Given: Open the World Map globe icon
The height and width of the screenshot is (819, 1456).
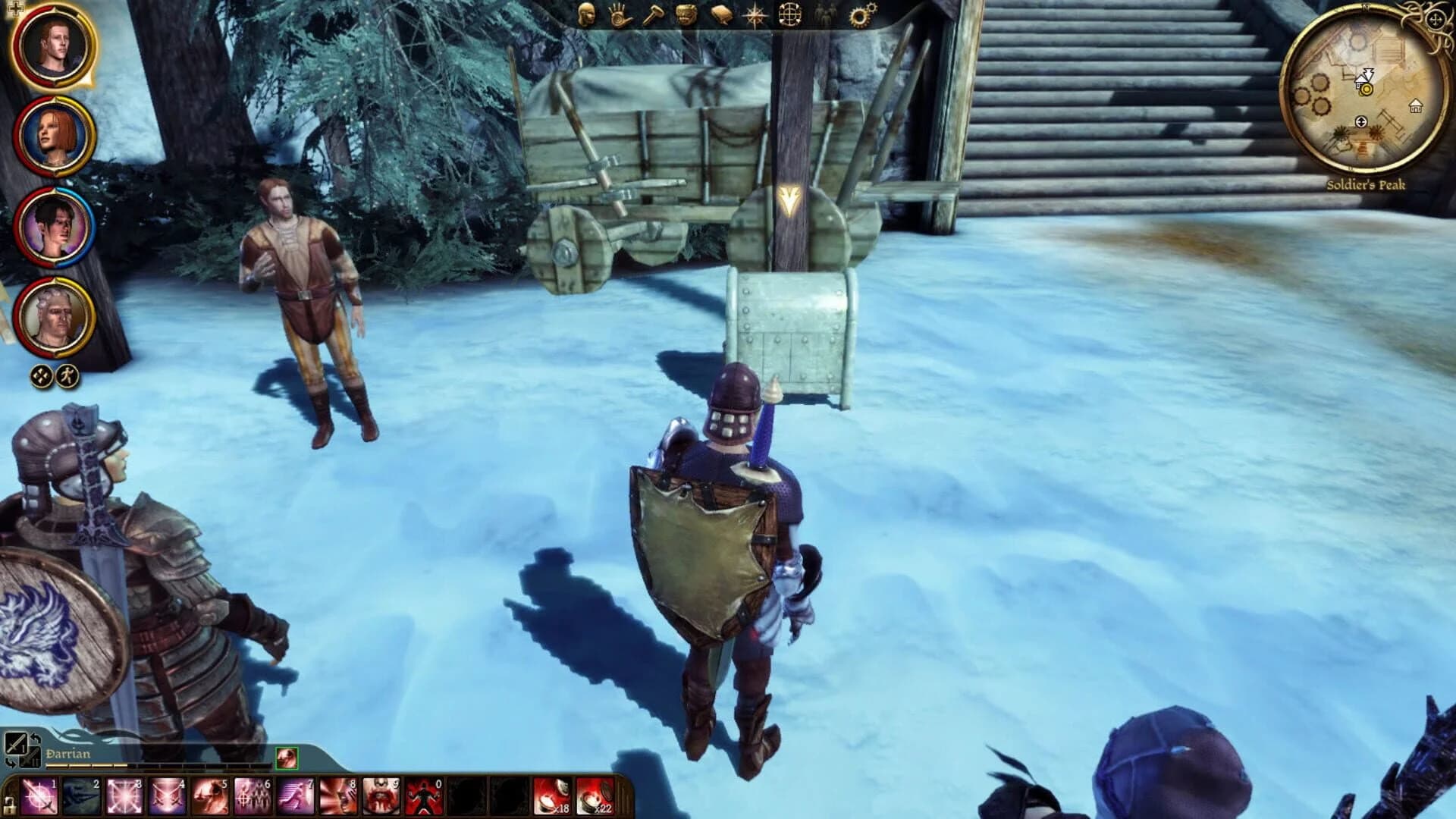Looking at the screenshot, I should [x=789, y=14].
